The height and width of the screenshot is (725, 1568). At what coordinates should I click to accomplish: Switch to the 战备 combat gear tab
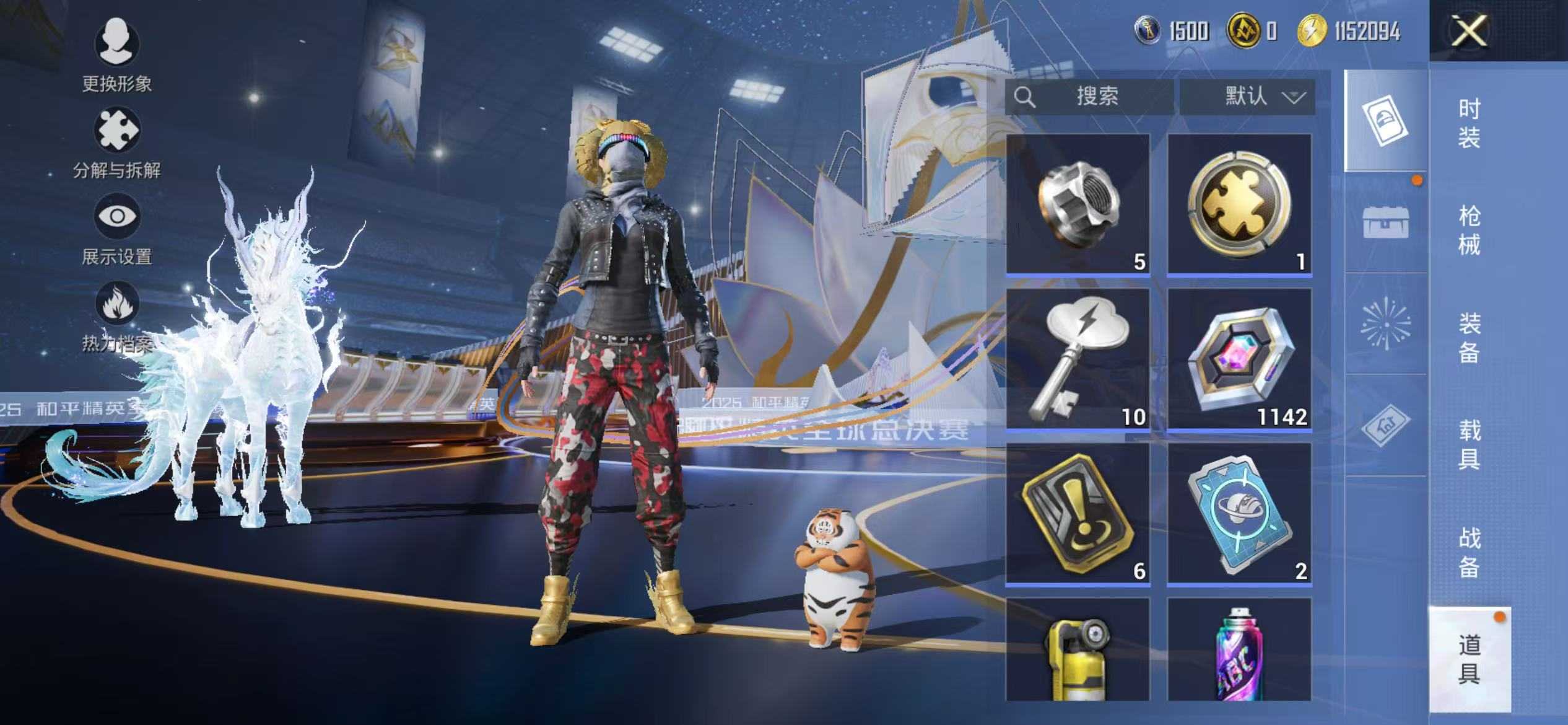[x=1469, y=552]
